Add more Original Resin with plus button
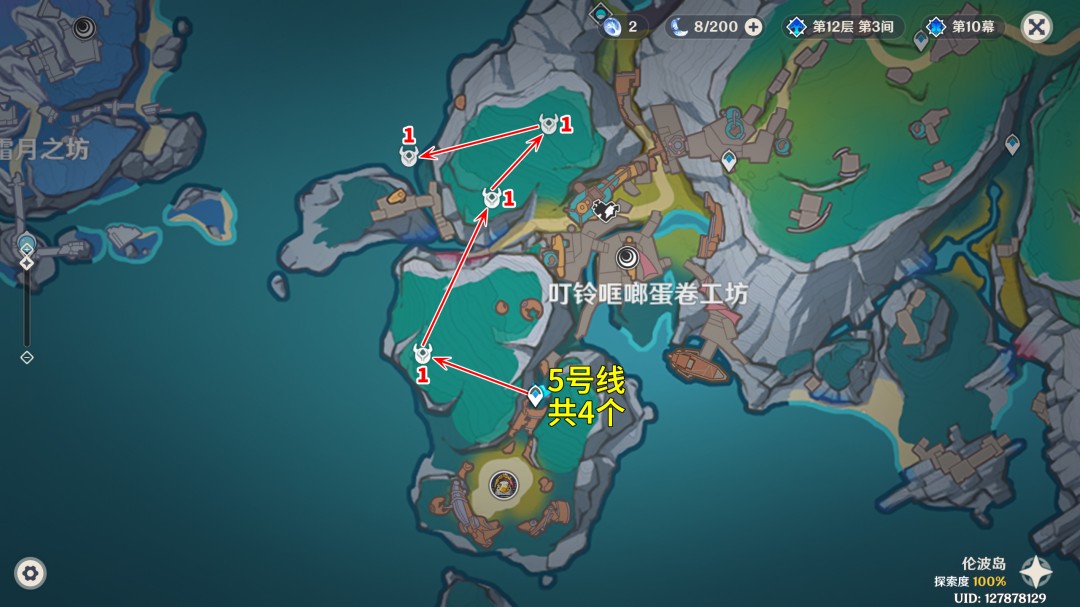Screen dimensions: 1080x607 pos(753,27)
